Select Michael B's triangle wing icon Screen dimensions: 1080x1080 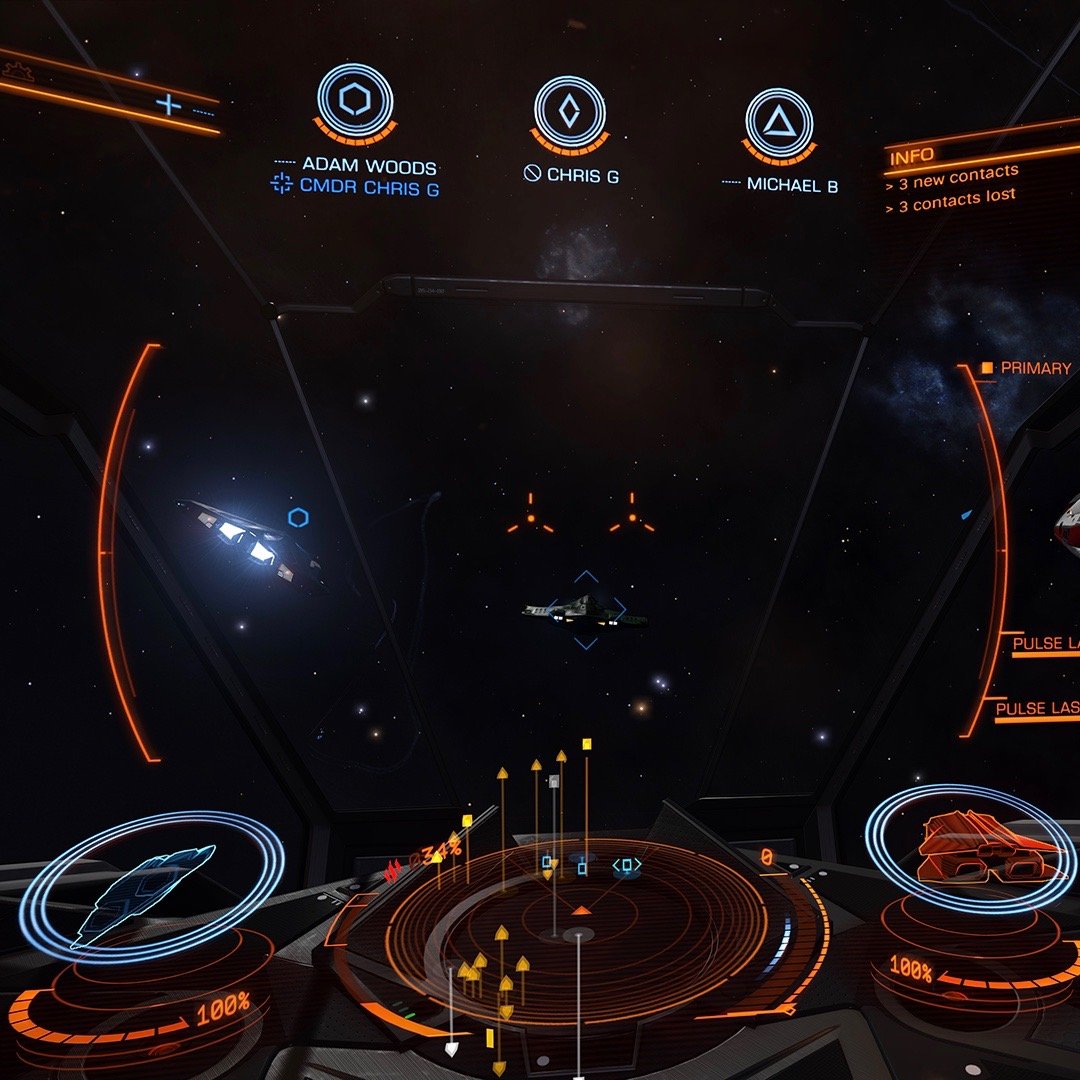778,122
